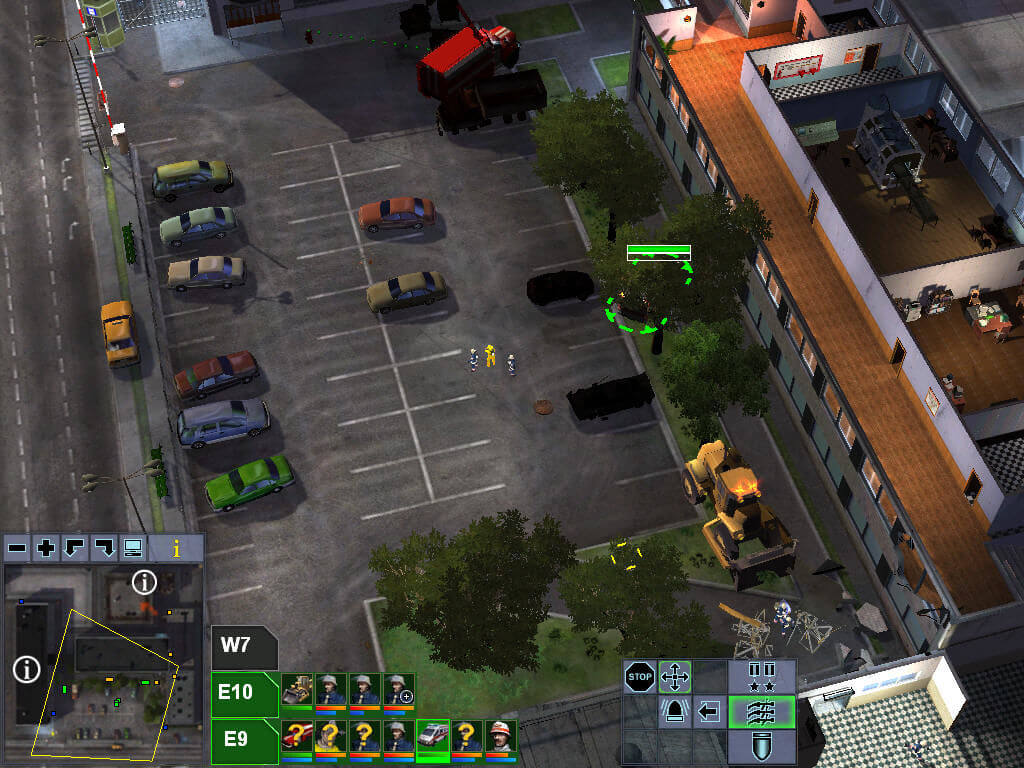1024x768 pixels.
Task: Click the monitor icon above the minimap
Action: [132, 548]
